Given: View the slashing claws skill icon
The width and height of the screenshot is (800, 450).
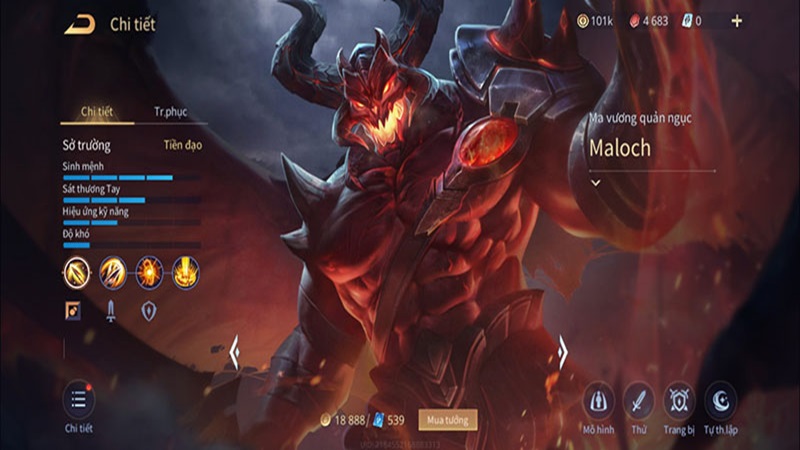Looking at the screenshot, I should tap(113, 271).
